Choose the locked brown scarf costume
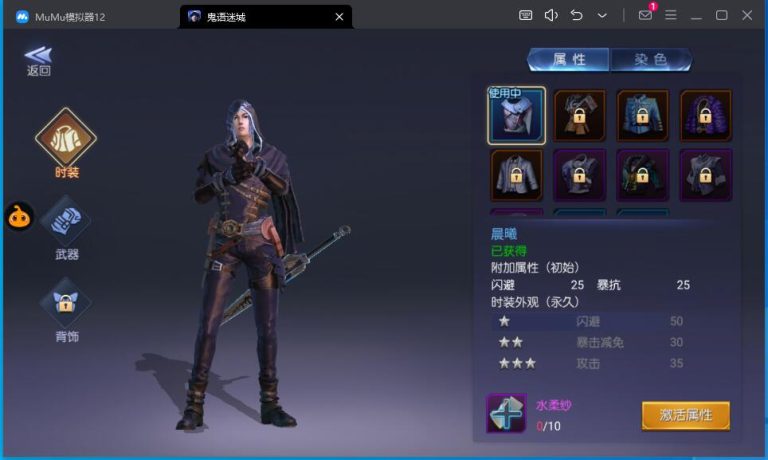 pos(580,114)
